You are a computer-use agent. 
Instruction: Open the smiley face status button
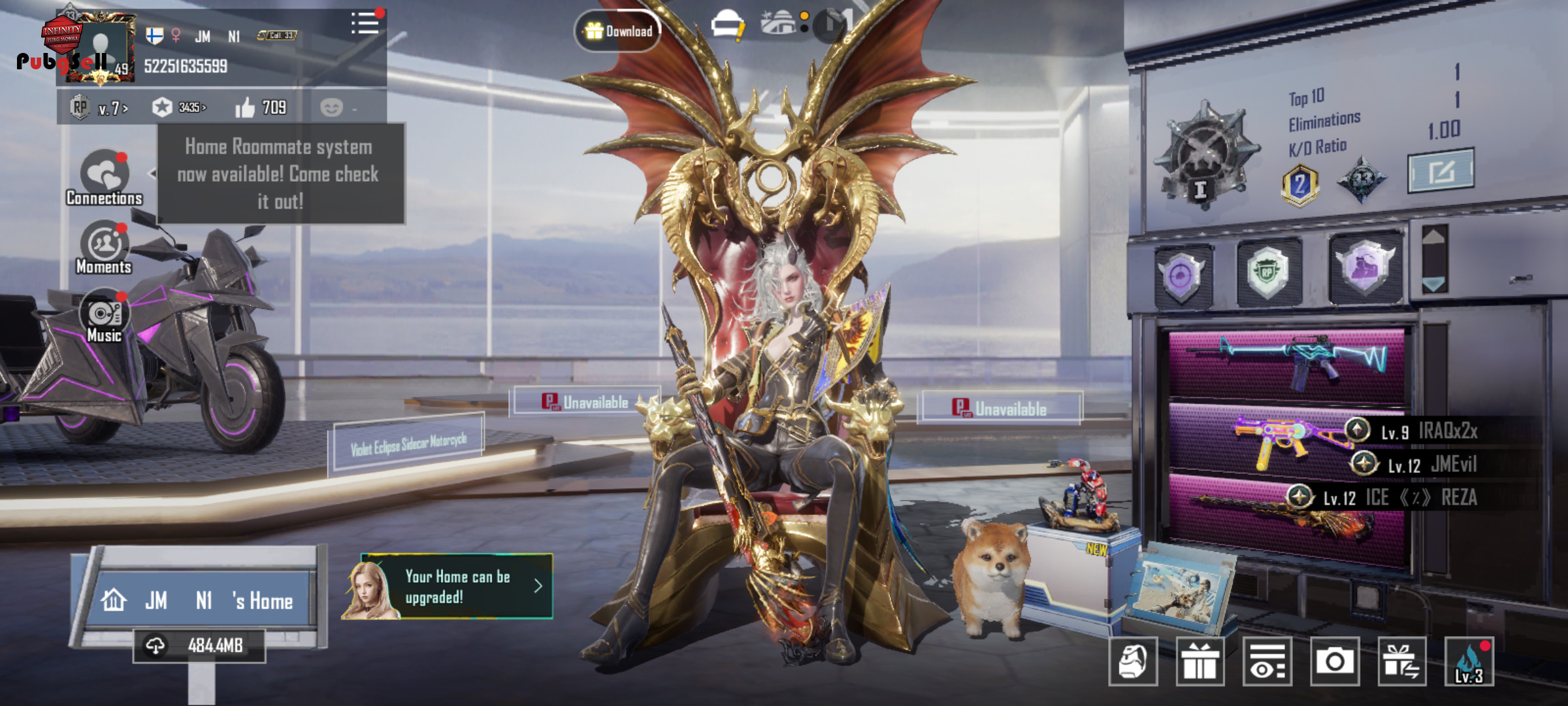point(332,107)
